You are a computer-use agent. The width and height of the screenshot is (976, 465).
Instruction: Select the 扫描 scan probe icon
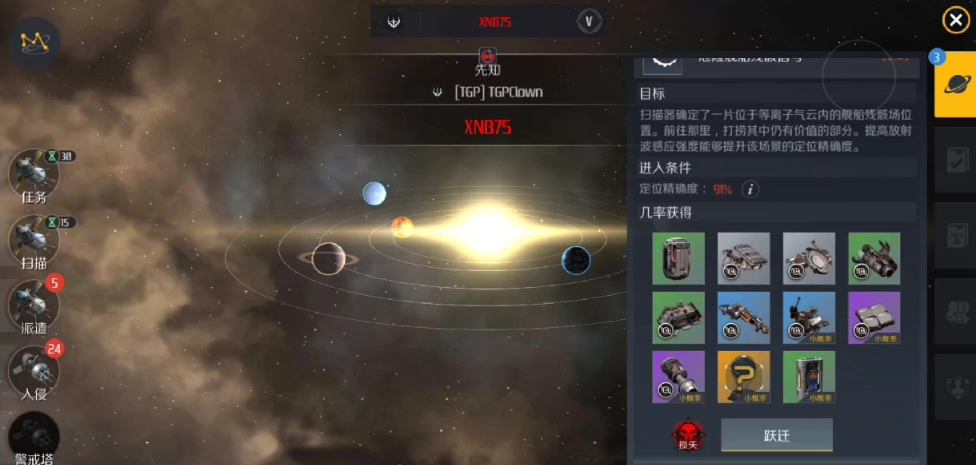[x=33, y=240]
